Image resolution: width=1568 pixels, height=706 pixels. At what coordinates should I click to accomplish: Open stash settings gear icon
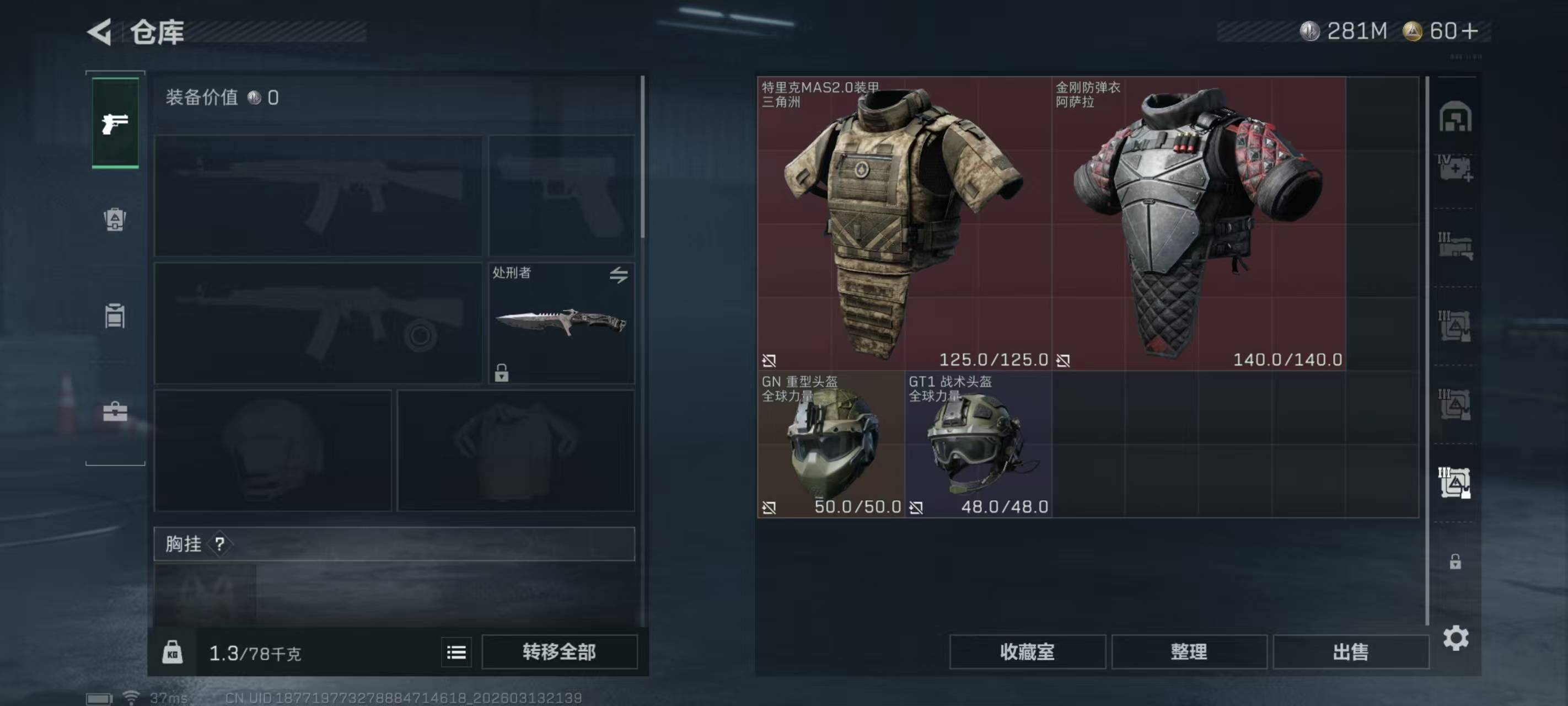[x=1456, y=638]
